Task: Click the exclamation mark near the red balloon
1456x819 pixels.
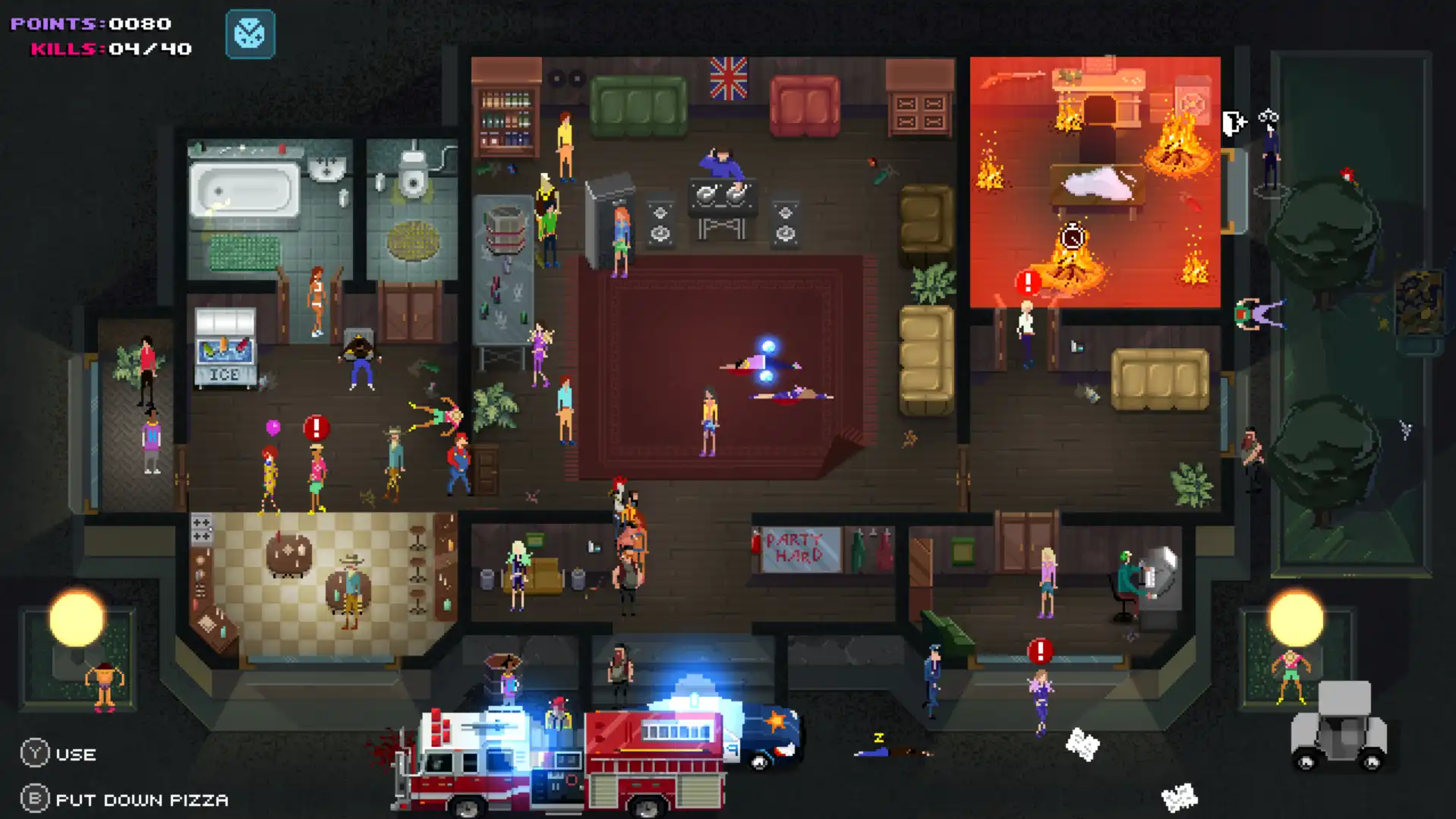Action: pos(317,427)
